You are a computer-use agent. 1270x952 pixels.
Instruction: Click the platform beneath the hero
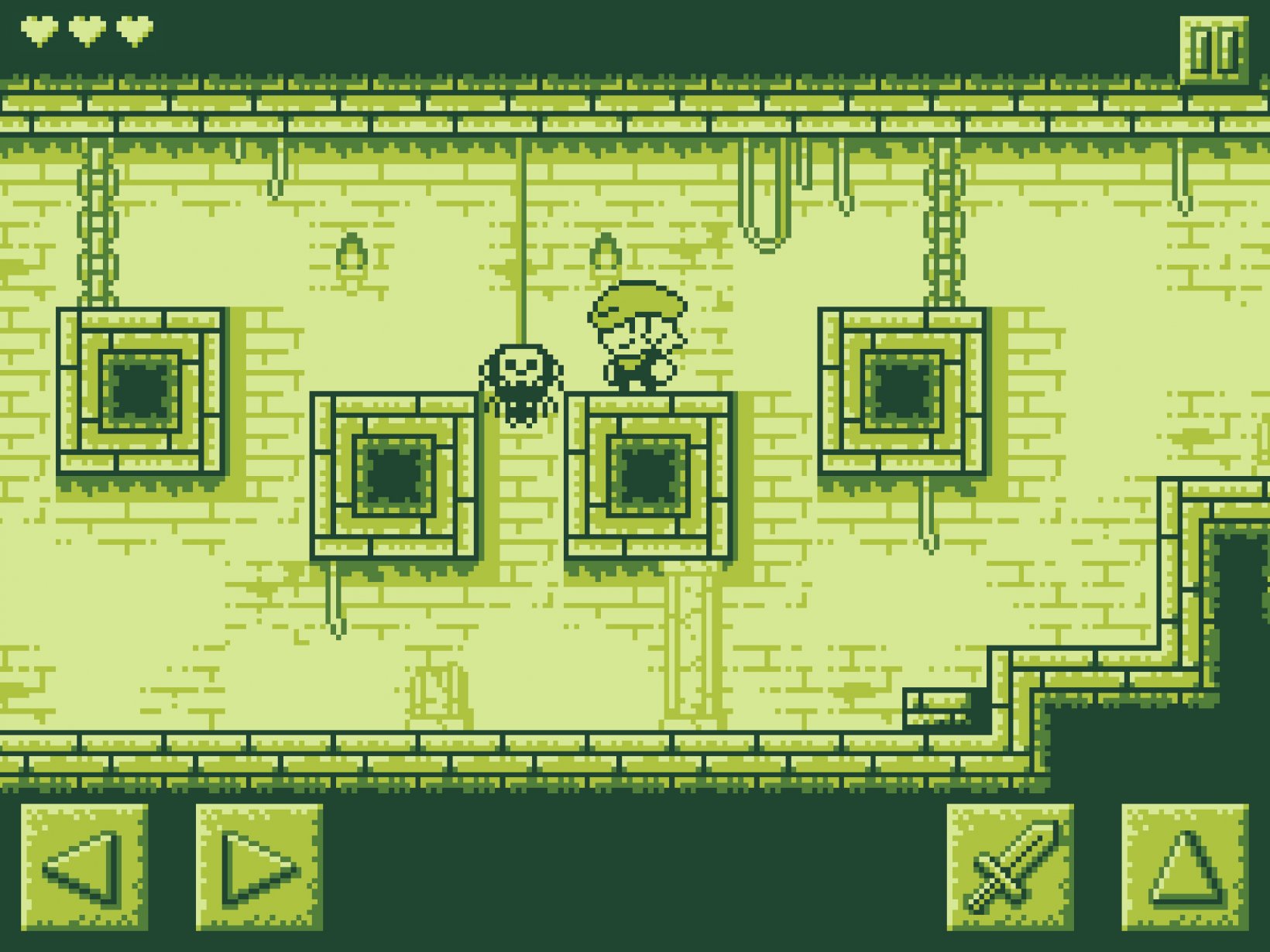[x=650, y=476]
